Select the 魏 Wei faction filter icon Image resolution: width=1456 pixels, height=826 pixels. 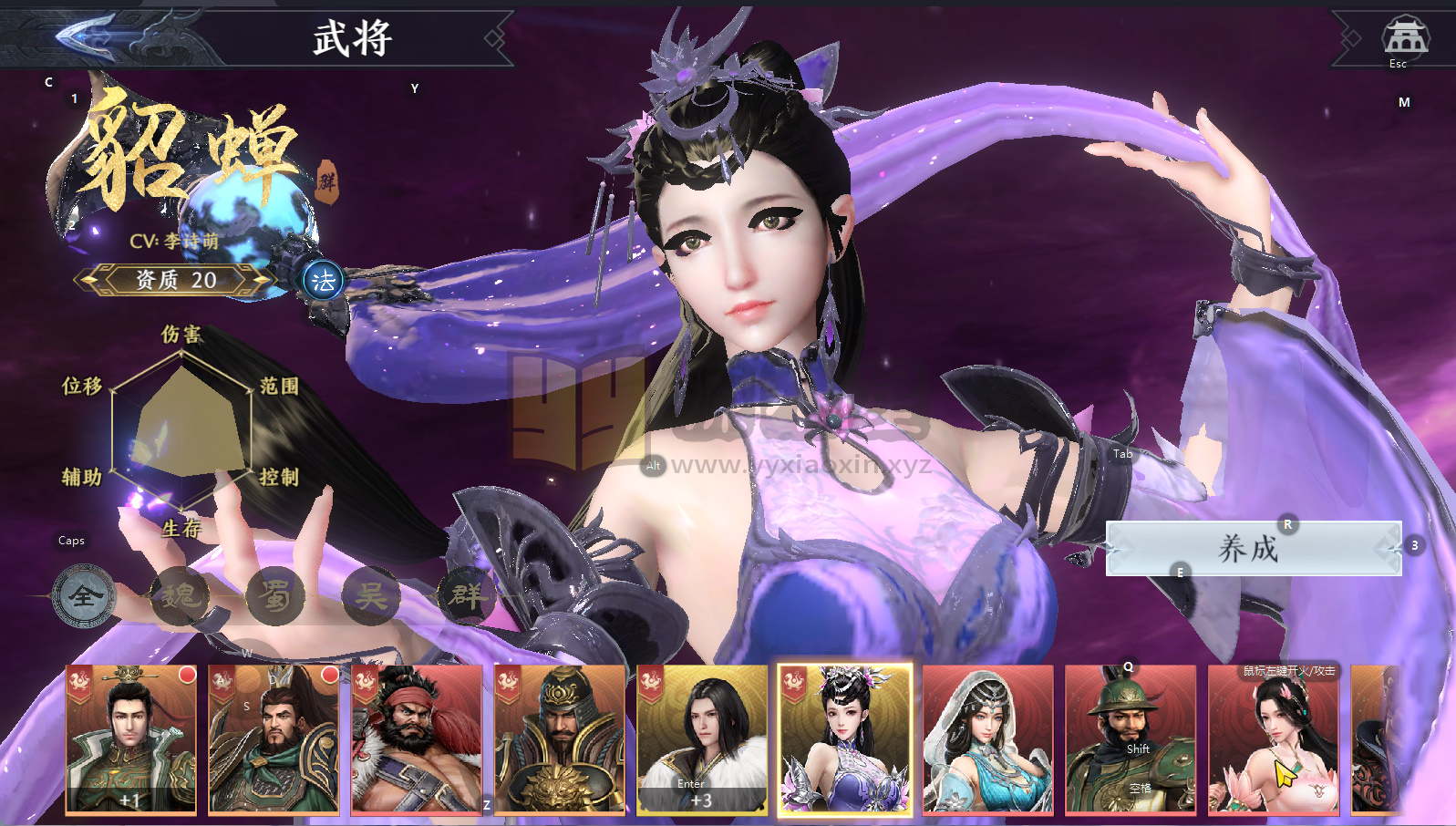click(181, 597)
